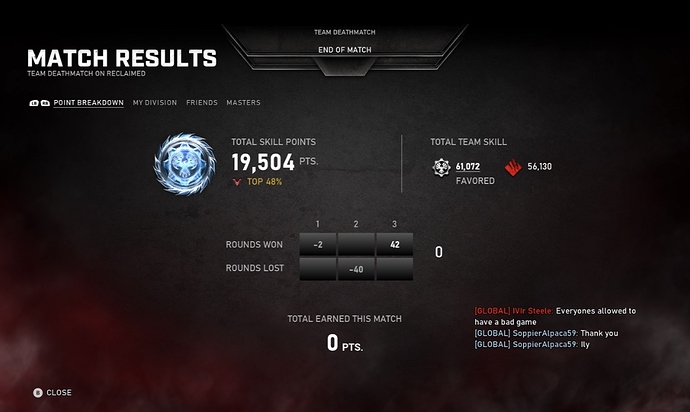690x412 pixels.
Task: Select the Masters tab
Action: pos(243,102)
